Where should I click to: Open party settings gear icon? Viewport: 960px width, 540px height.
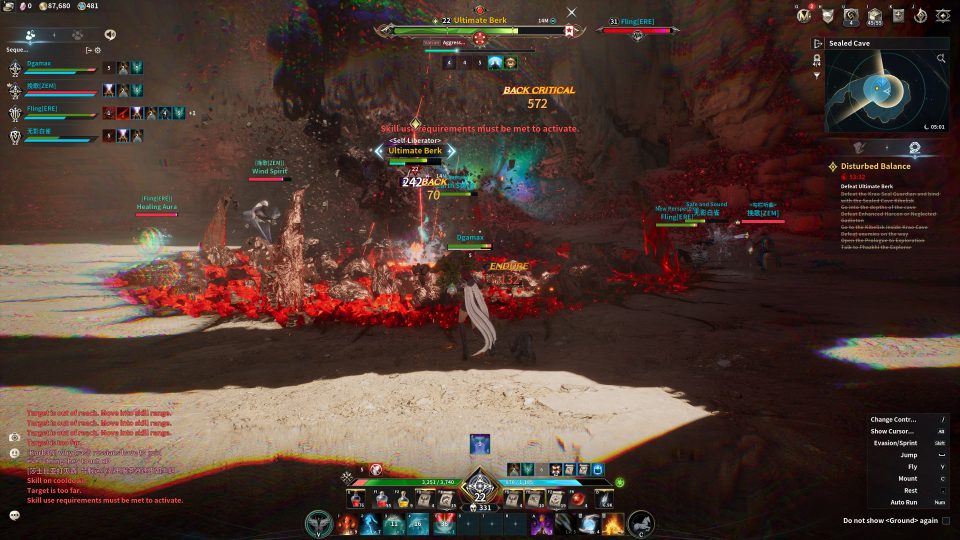[97, 49]
